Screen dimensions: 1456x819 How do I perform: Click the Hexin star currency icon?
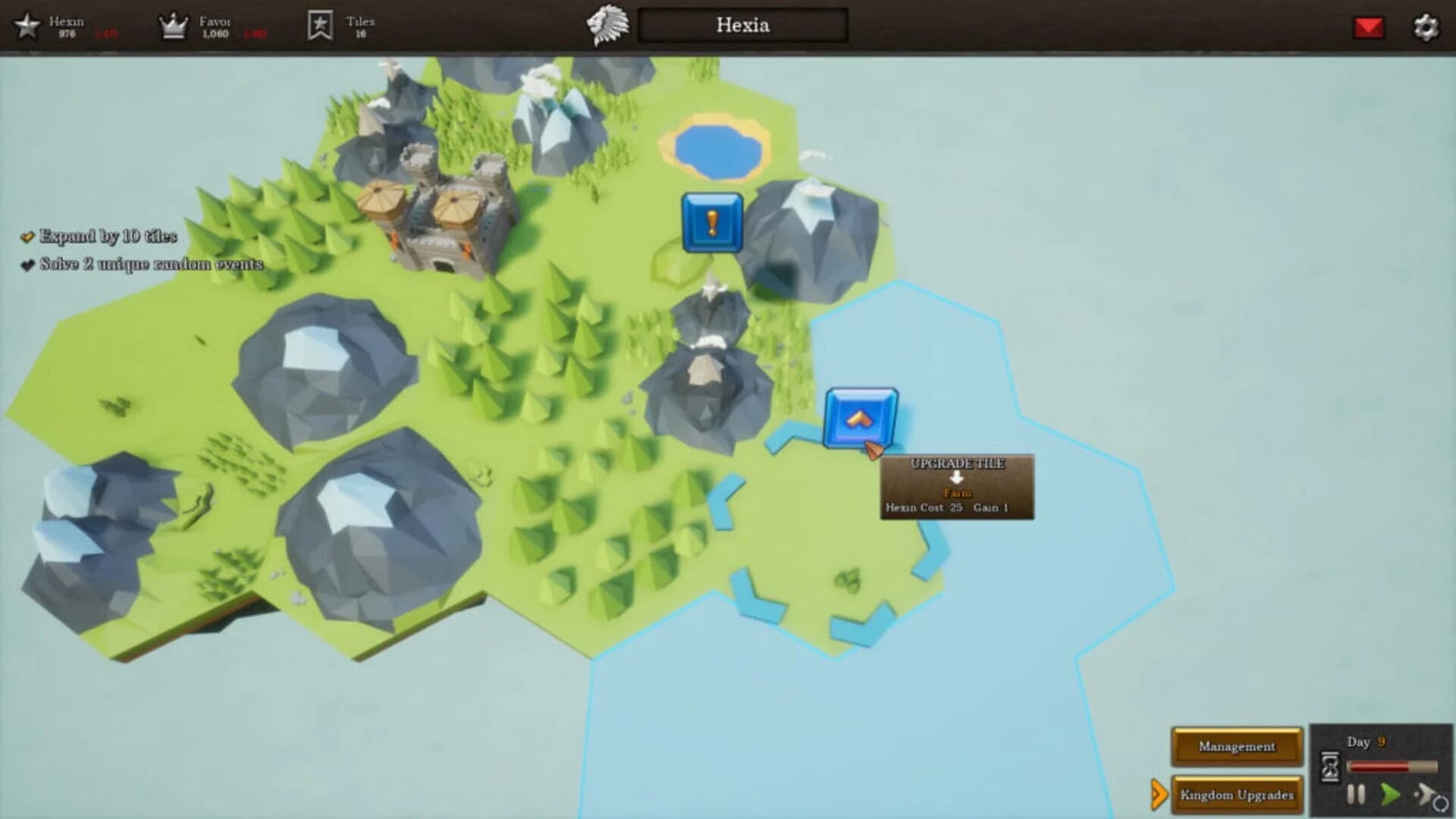[28, 26]
